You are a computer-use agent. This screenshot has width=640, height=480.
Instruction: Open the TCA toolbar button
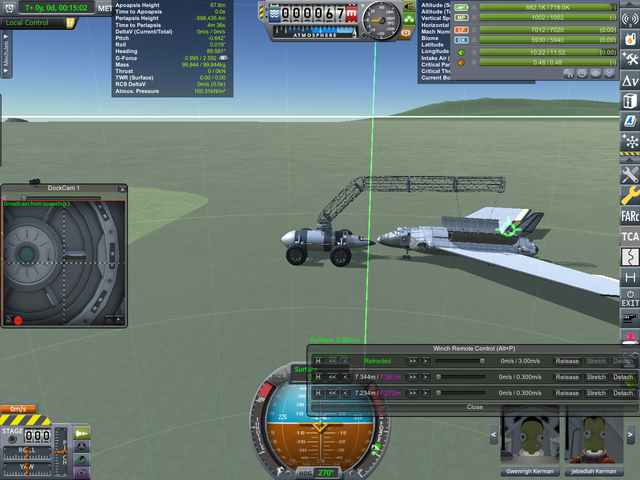pos(630,236)
